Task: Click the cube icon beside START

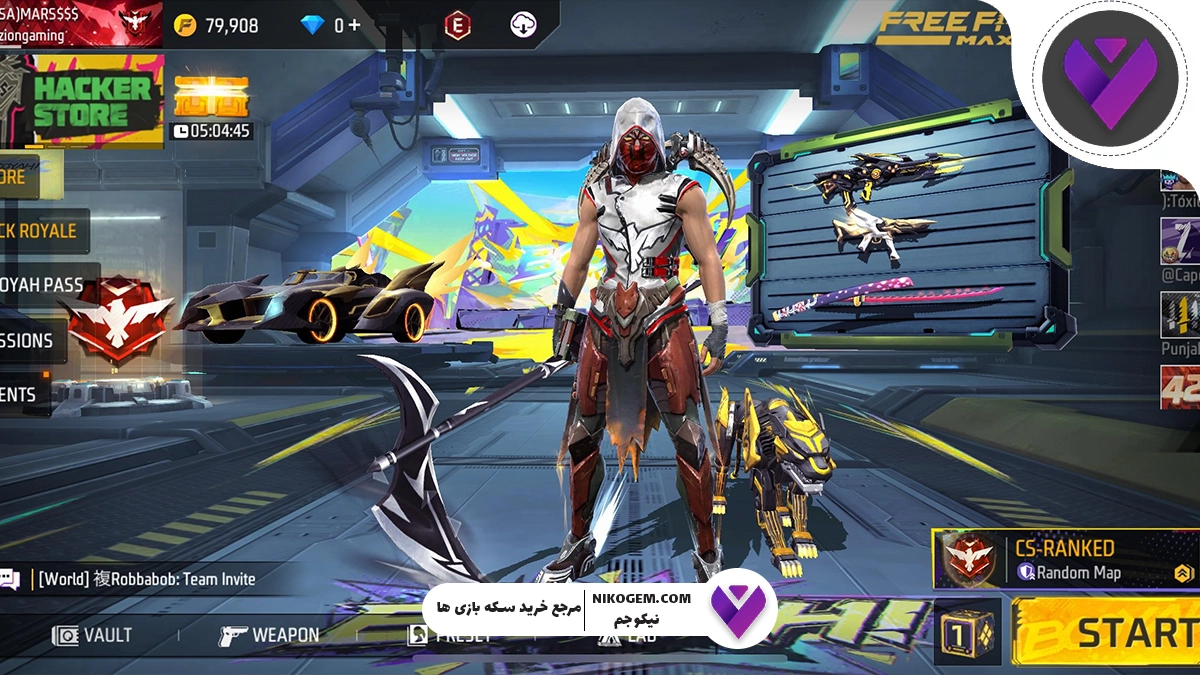Action: [967, 632]
